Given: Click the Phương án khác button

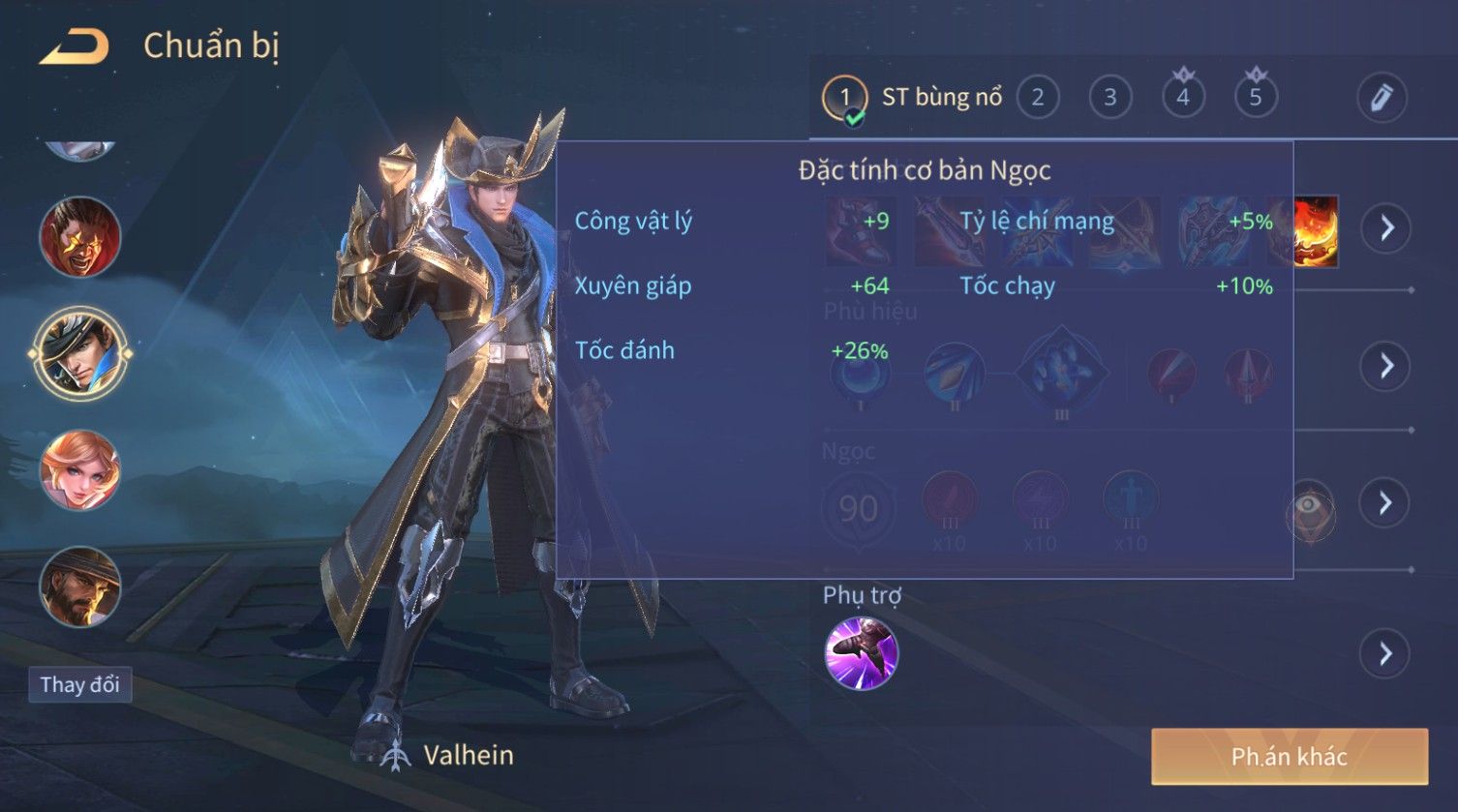Looking at the screenshot, I should click(1289, 756).
